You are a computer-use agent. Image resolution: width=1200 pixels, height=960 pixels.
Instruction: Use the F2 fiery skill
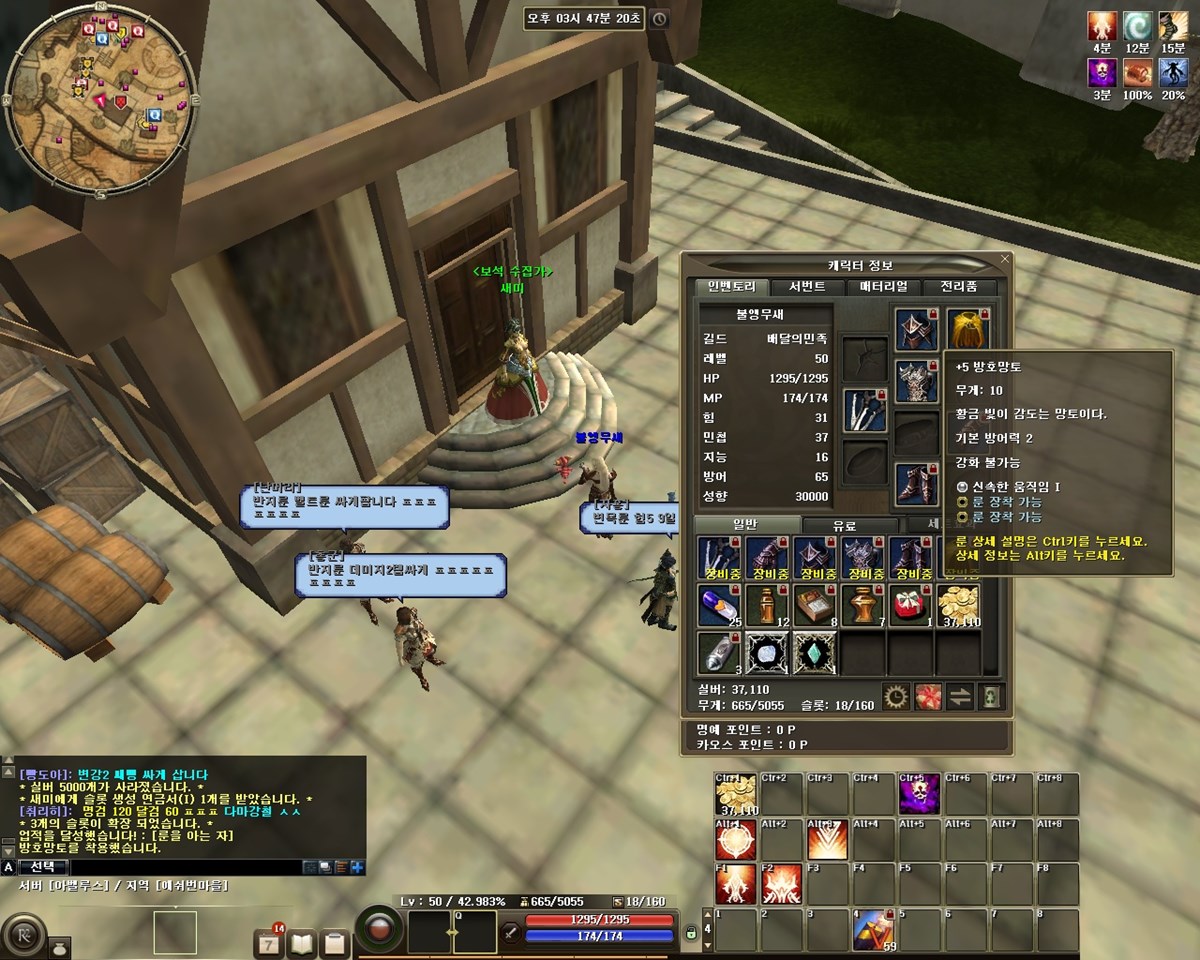pos(782,884)
